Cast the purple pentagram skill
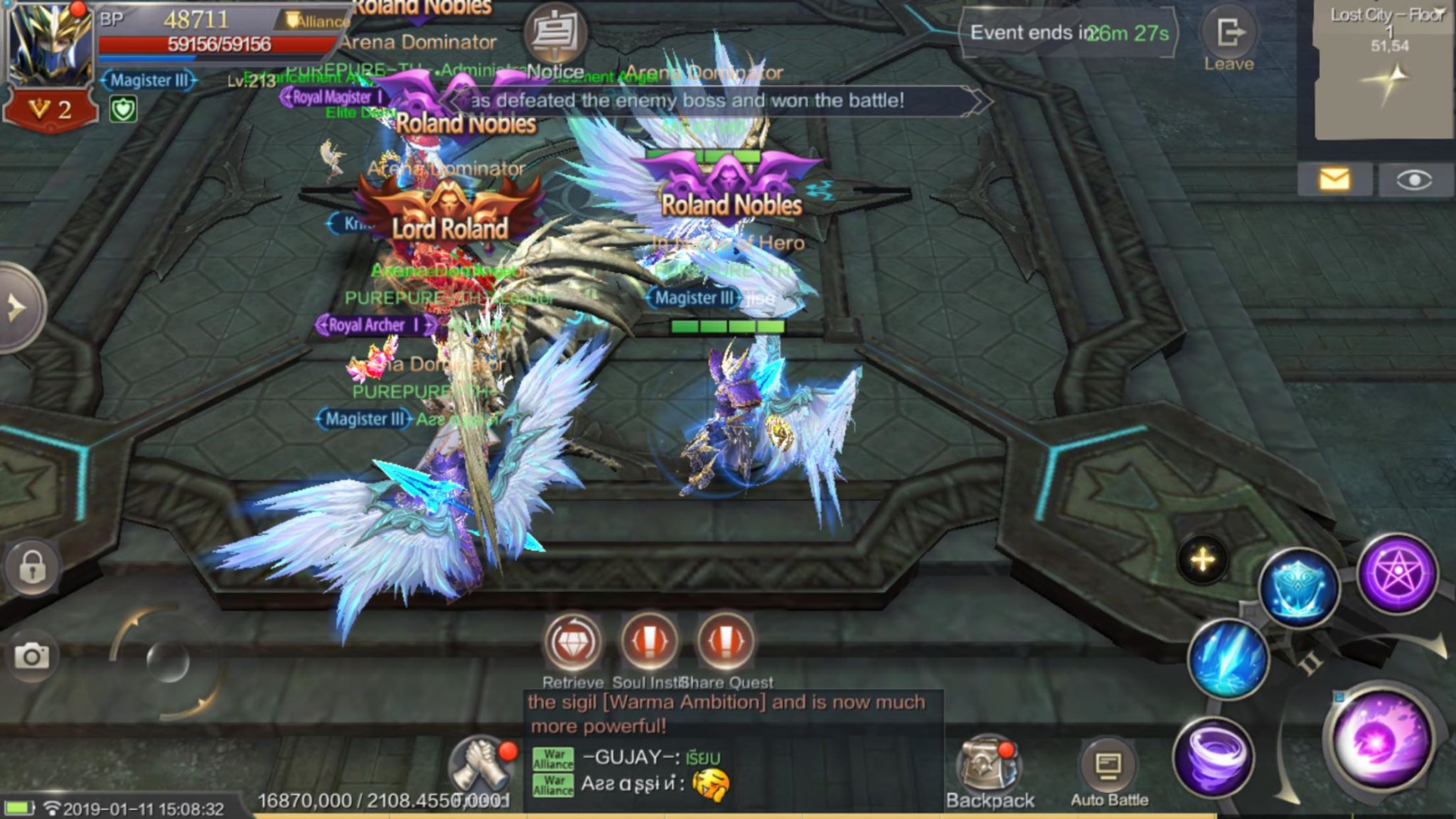Viewport: 1456px width, 819px height. [x=1397, y=573]
